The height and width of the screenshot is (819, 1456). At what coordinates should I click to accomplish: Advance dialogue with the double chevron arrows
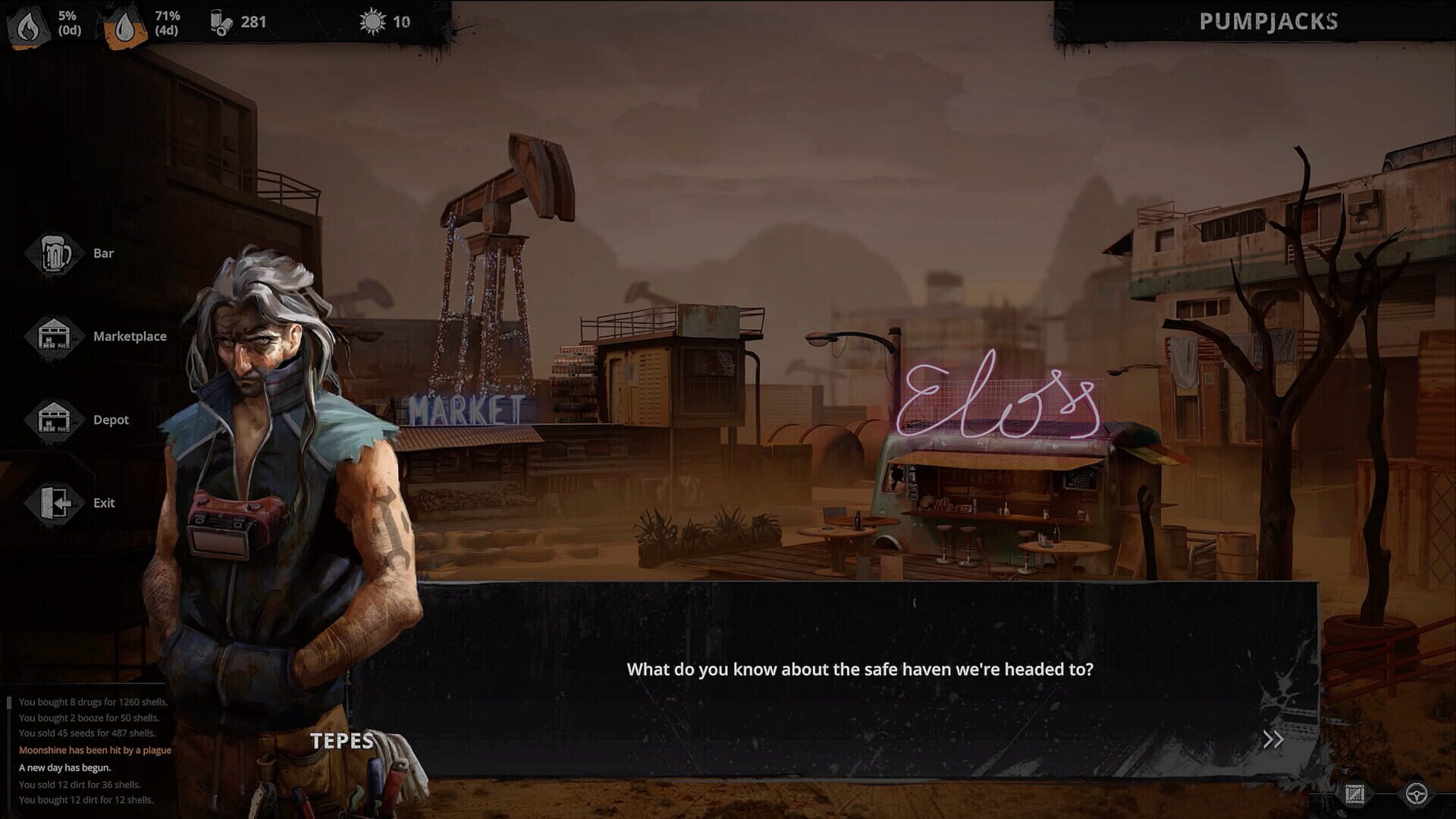(1273, 738)
